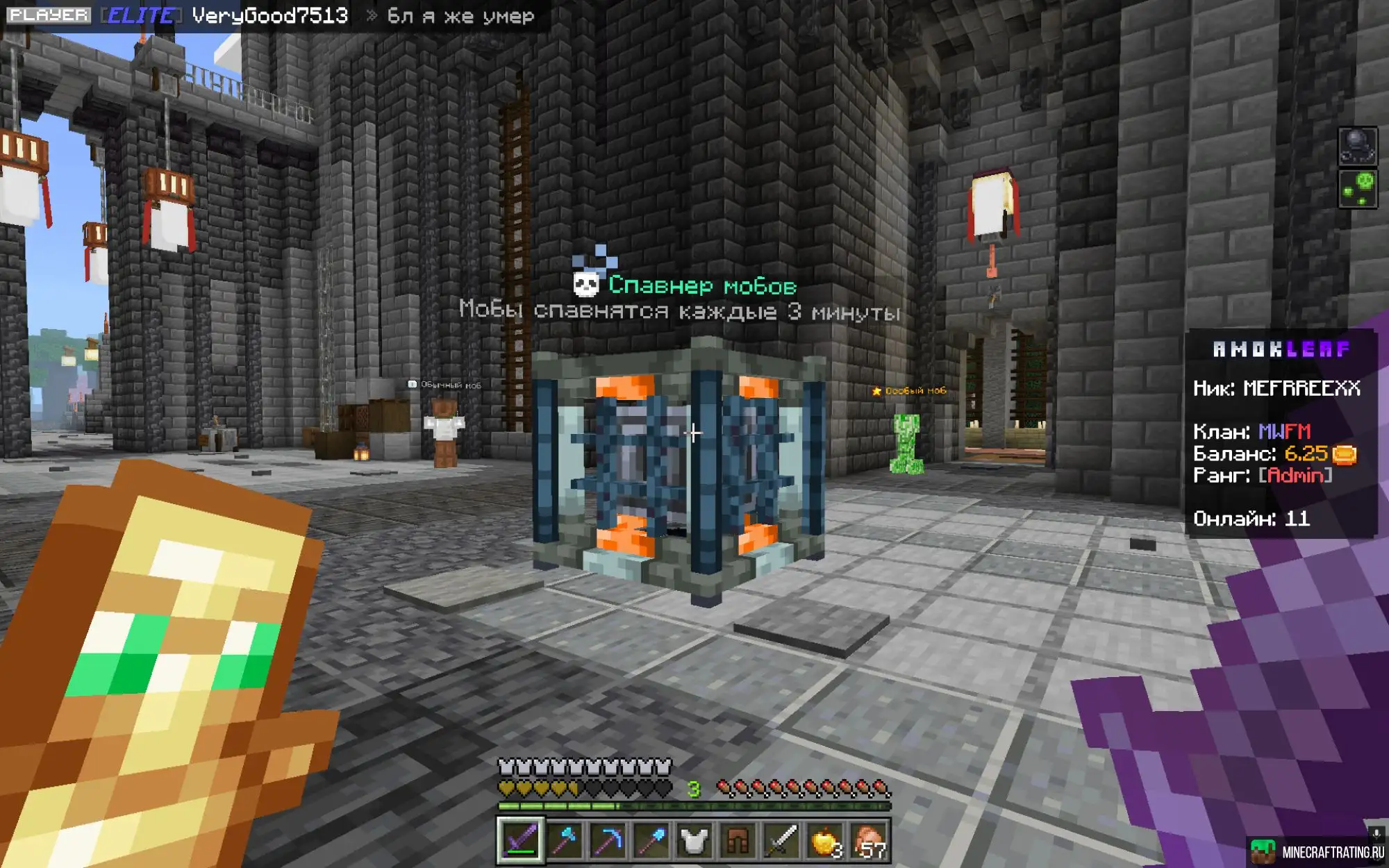
Task: Click VeryGood7513's chat message
Action: pos(460,15)
